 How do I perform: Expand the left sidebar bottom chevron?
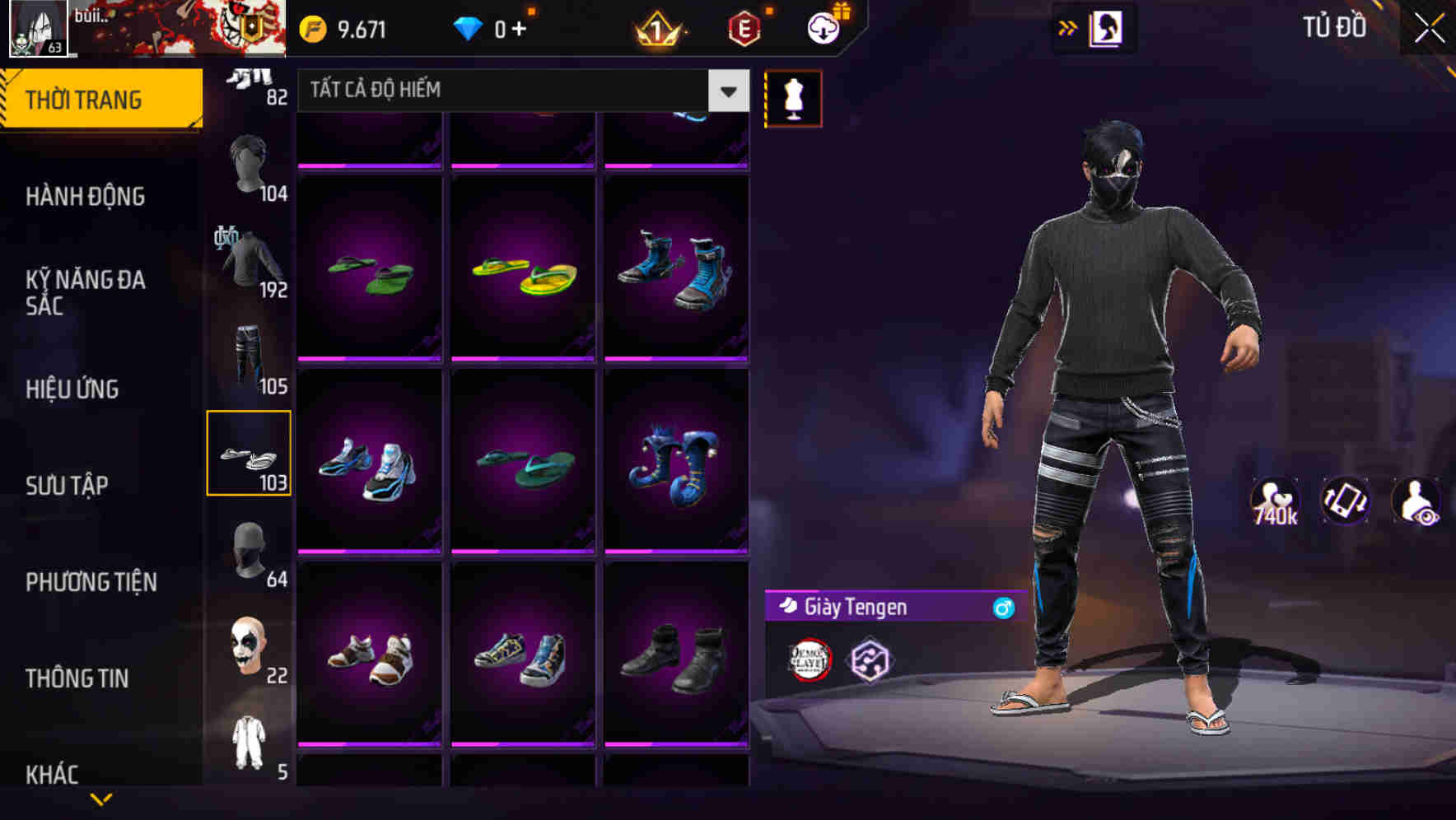101,797
